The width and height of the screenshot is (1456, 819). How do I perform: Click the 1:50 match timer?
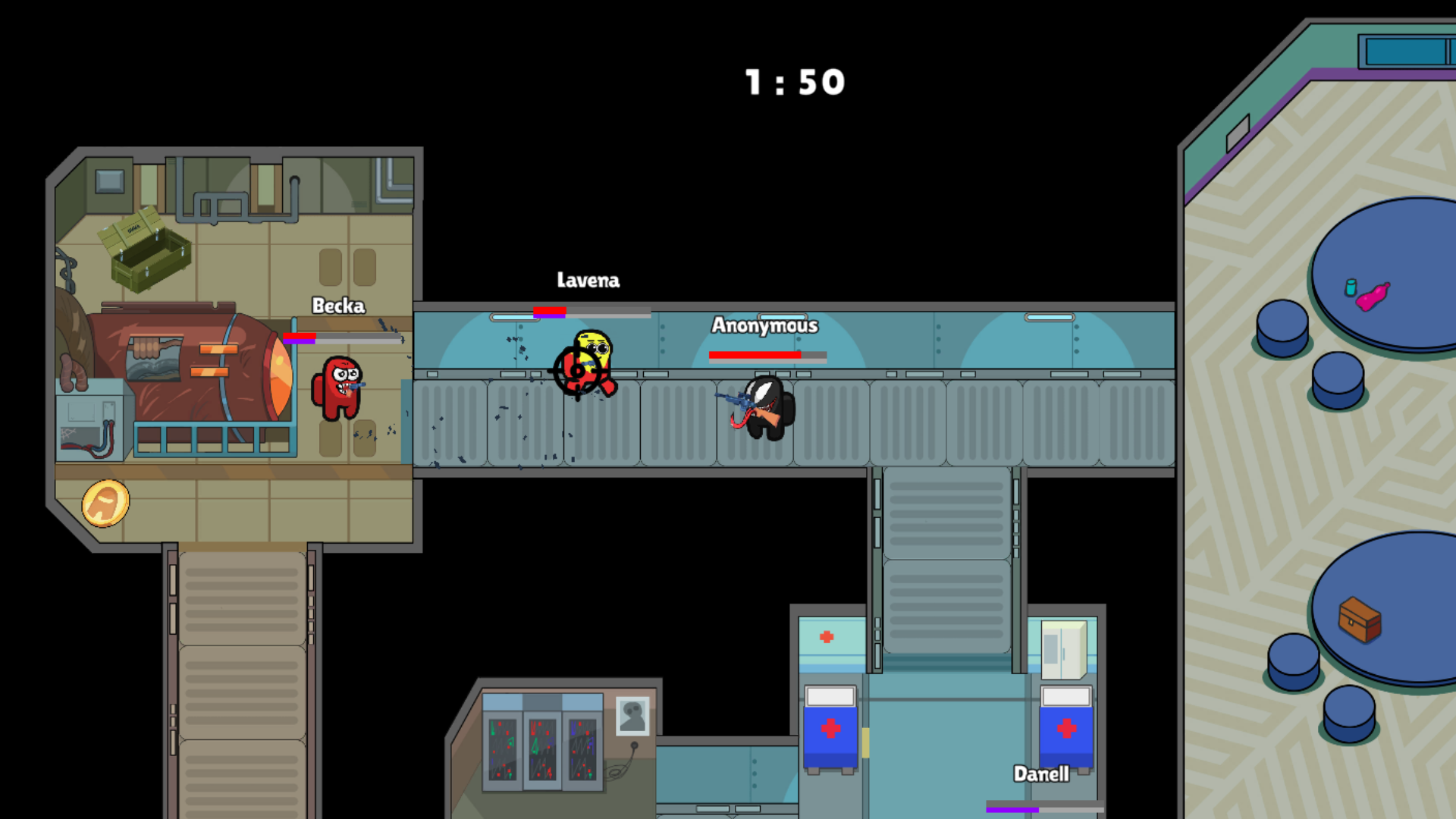click(x=793, y=82)
